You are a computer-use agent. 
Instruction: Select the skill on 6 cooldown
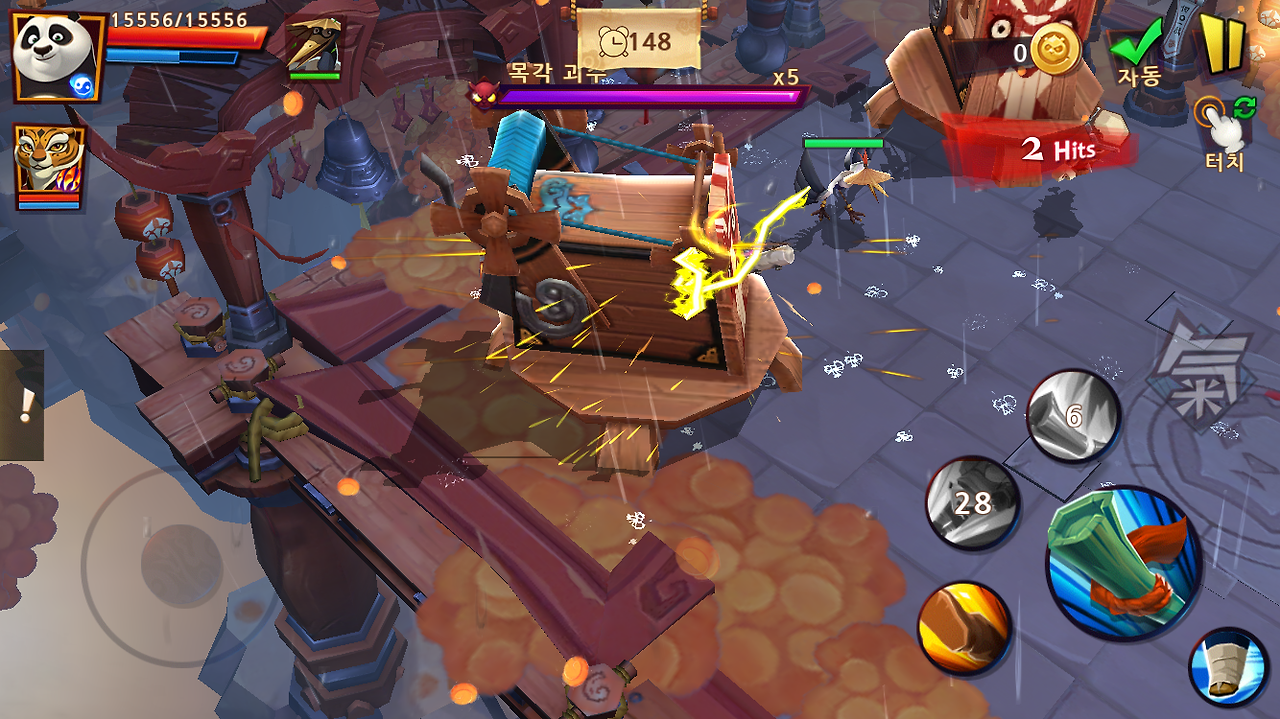click(x=1074, y=416)
